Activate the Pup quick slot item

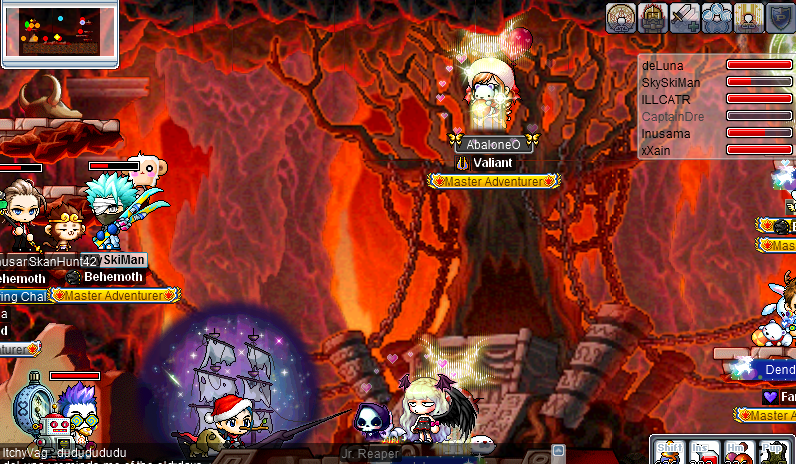[x=770, y=452]
